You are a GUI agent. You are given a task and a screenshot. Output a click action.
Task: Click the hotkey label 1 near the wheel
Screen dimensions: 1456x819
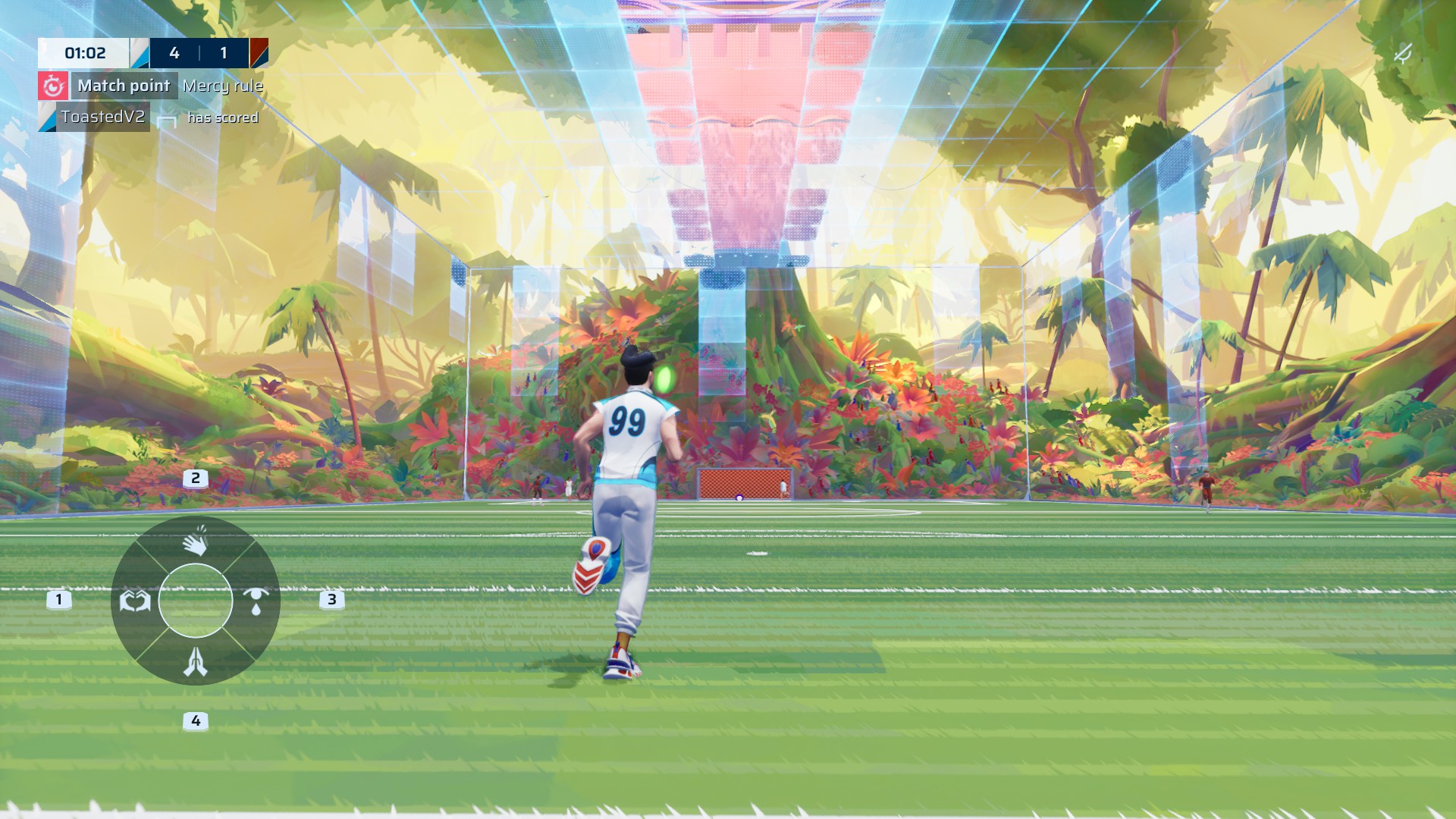tap(58, 601)
